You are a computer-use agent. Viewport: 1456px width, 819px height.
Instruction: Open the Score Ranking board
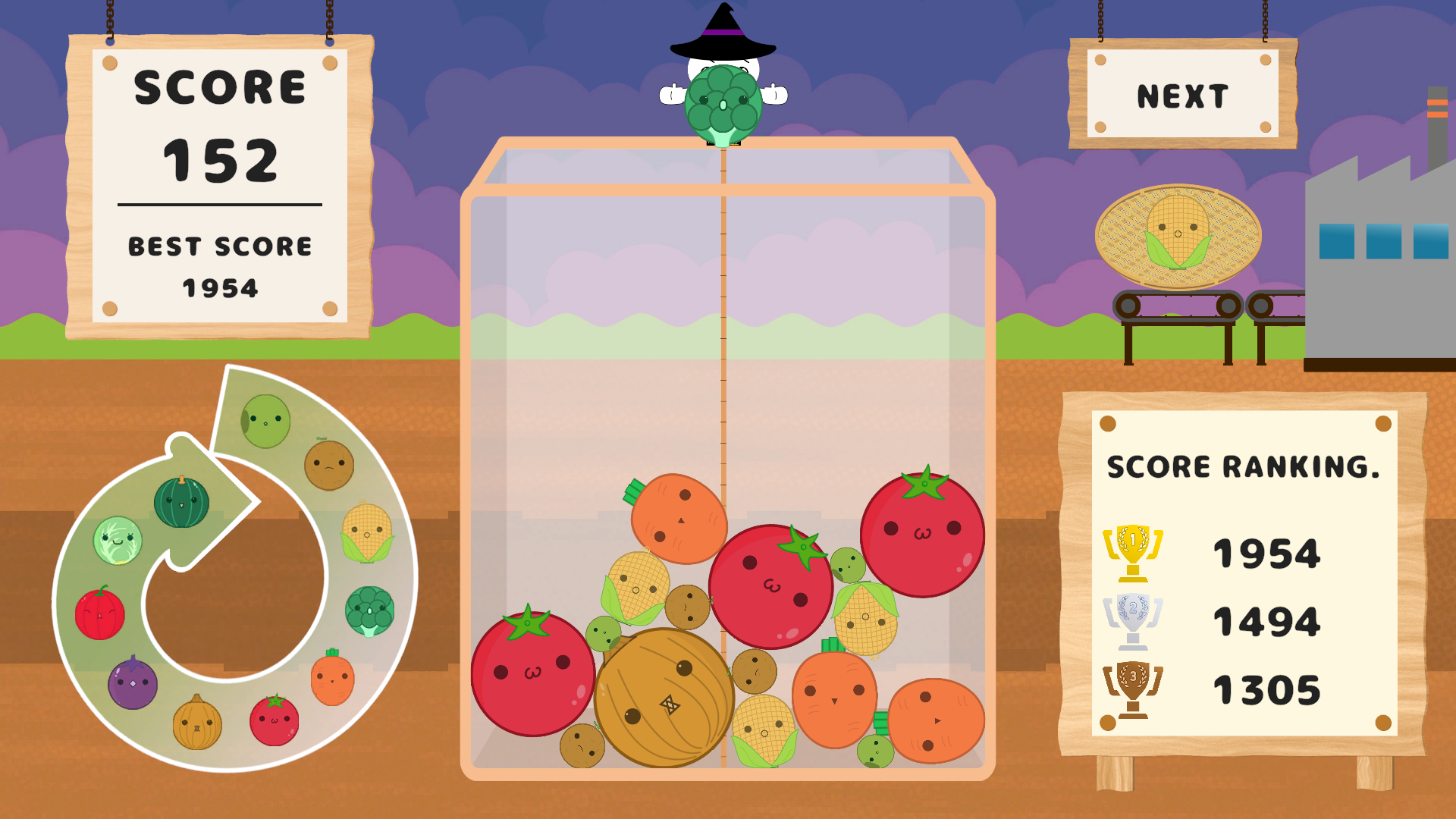pos(1244,466)
